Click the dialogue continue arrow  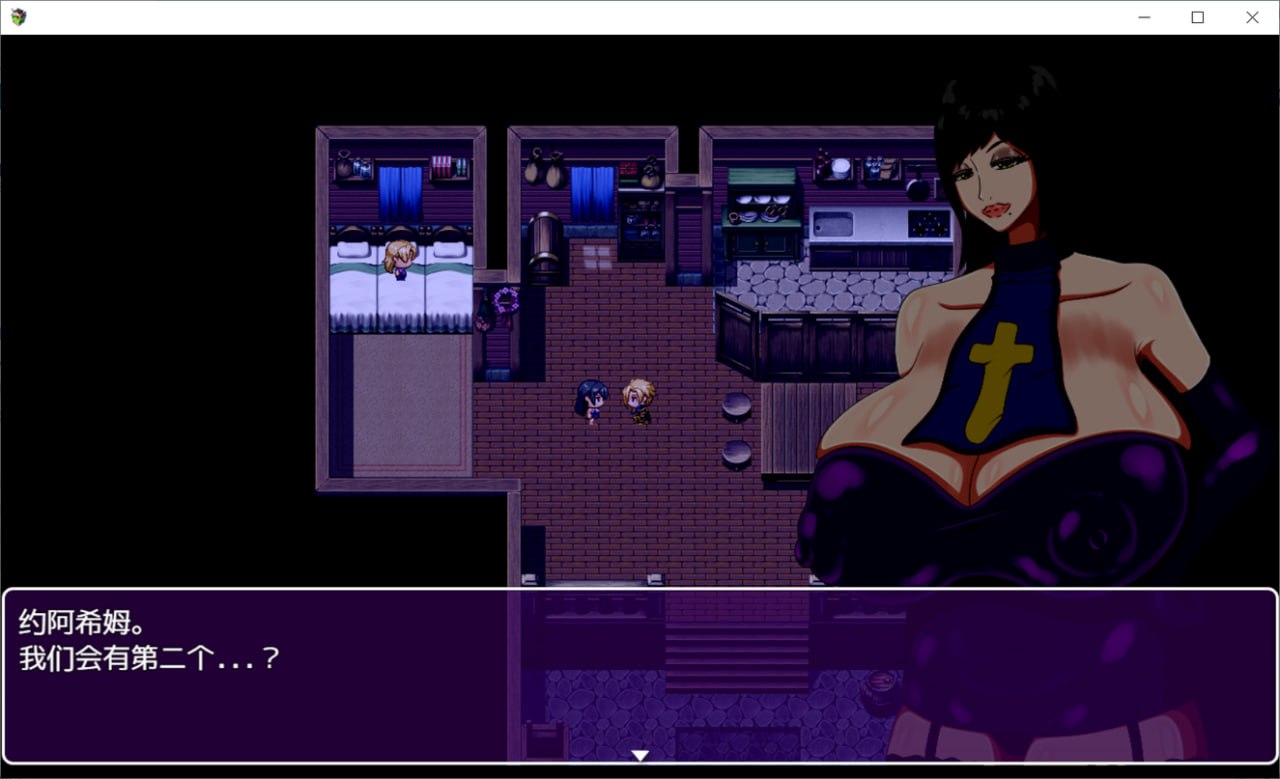click(x=639, y=755)
